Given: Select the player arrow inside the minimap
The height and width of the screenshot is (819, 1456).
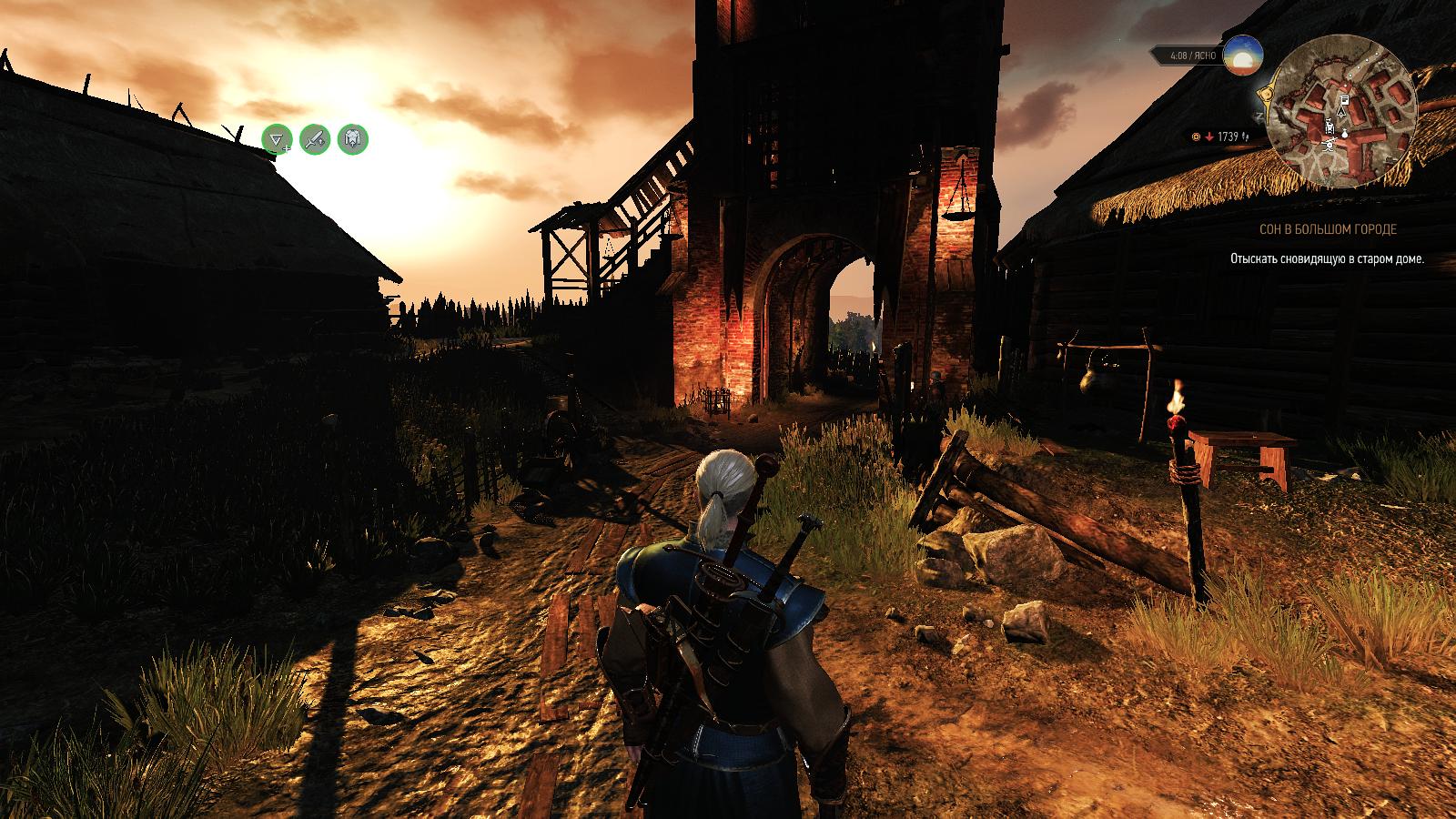Looking at the screenshot, I should pos(1340,113).
